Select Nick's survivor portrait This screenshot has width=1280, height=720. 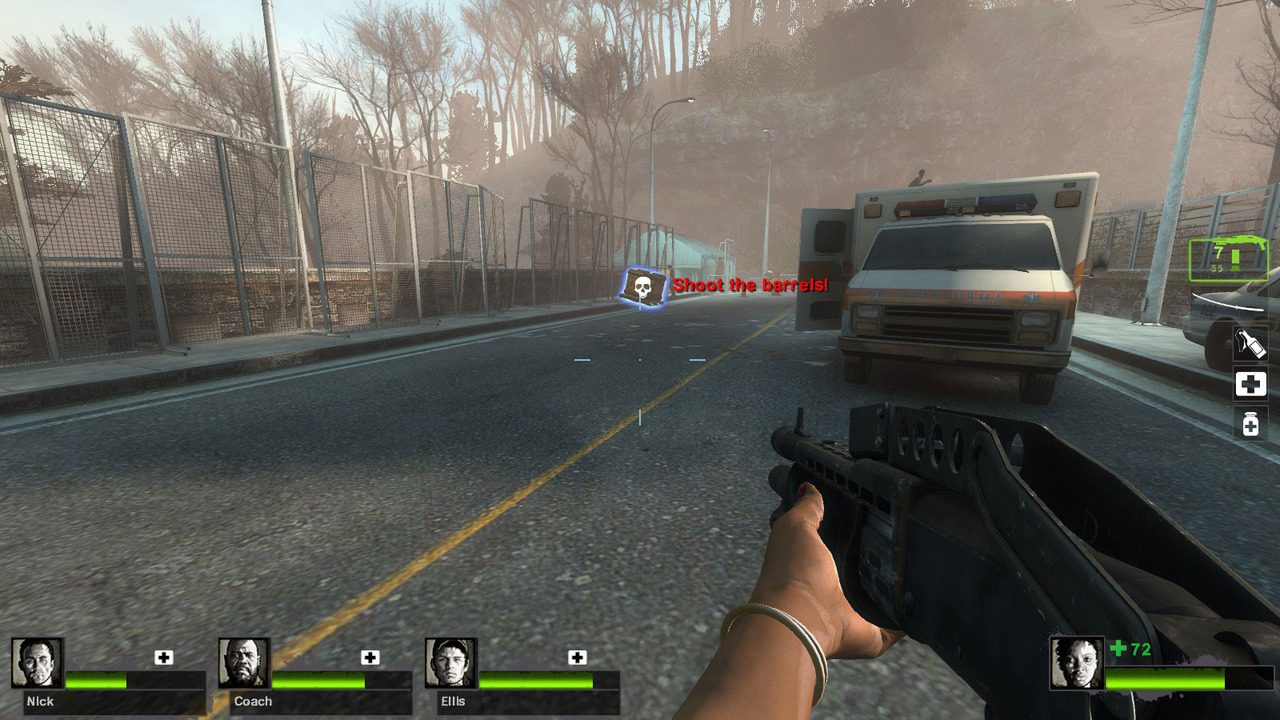tap(37, 663)
